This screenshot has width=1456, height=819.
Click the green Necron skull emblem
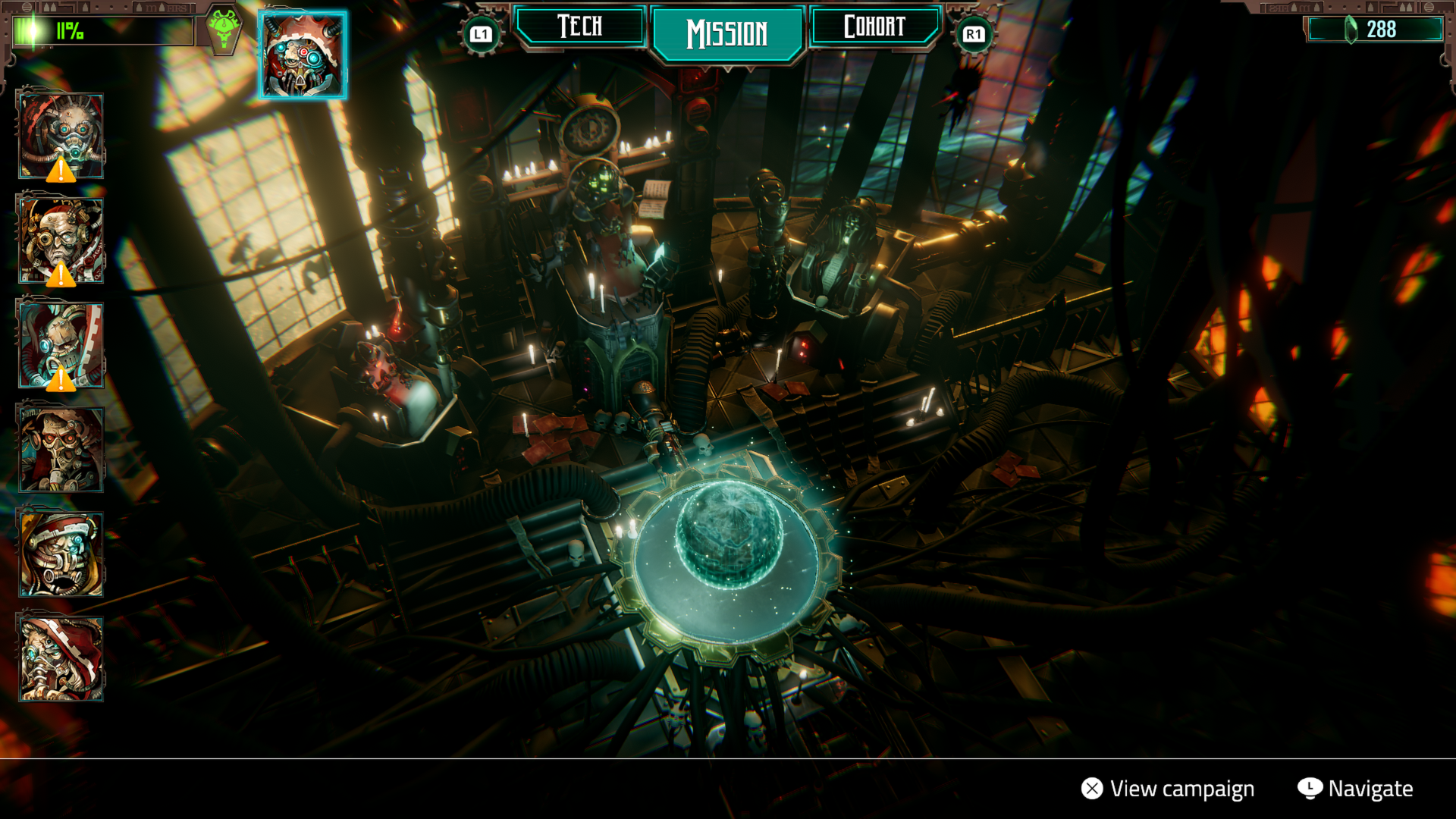pos(224,29)
